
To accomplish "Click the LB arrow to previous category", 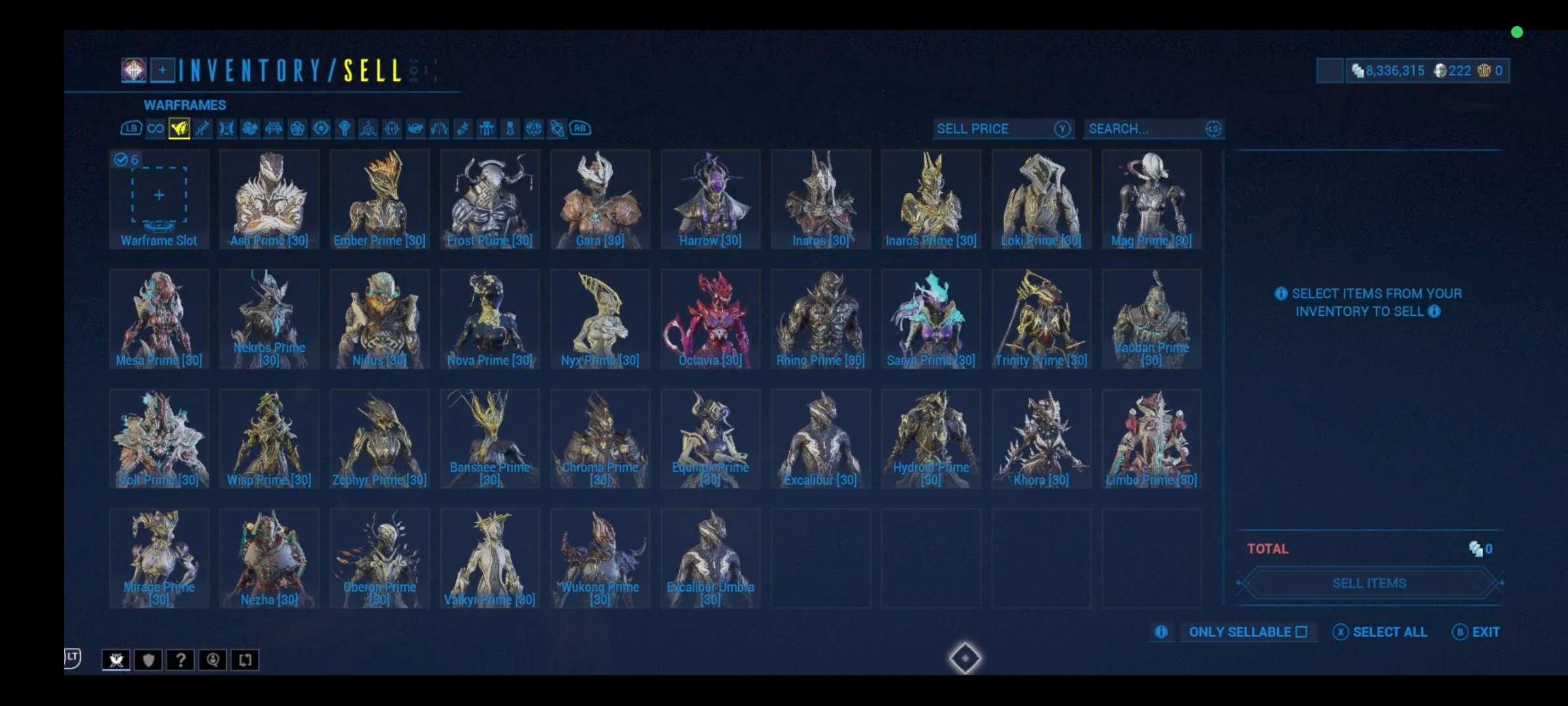I will (131, 129).
